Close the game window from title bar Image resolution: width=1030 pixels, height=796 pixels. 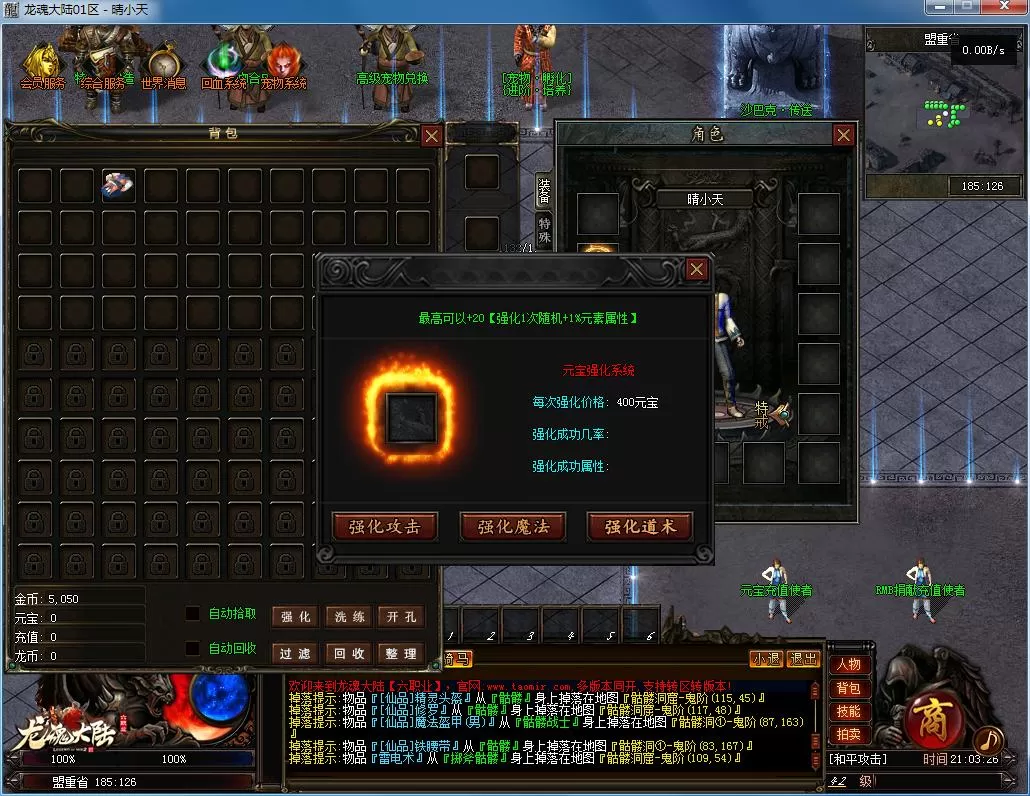point(1004,8)
